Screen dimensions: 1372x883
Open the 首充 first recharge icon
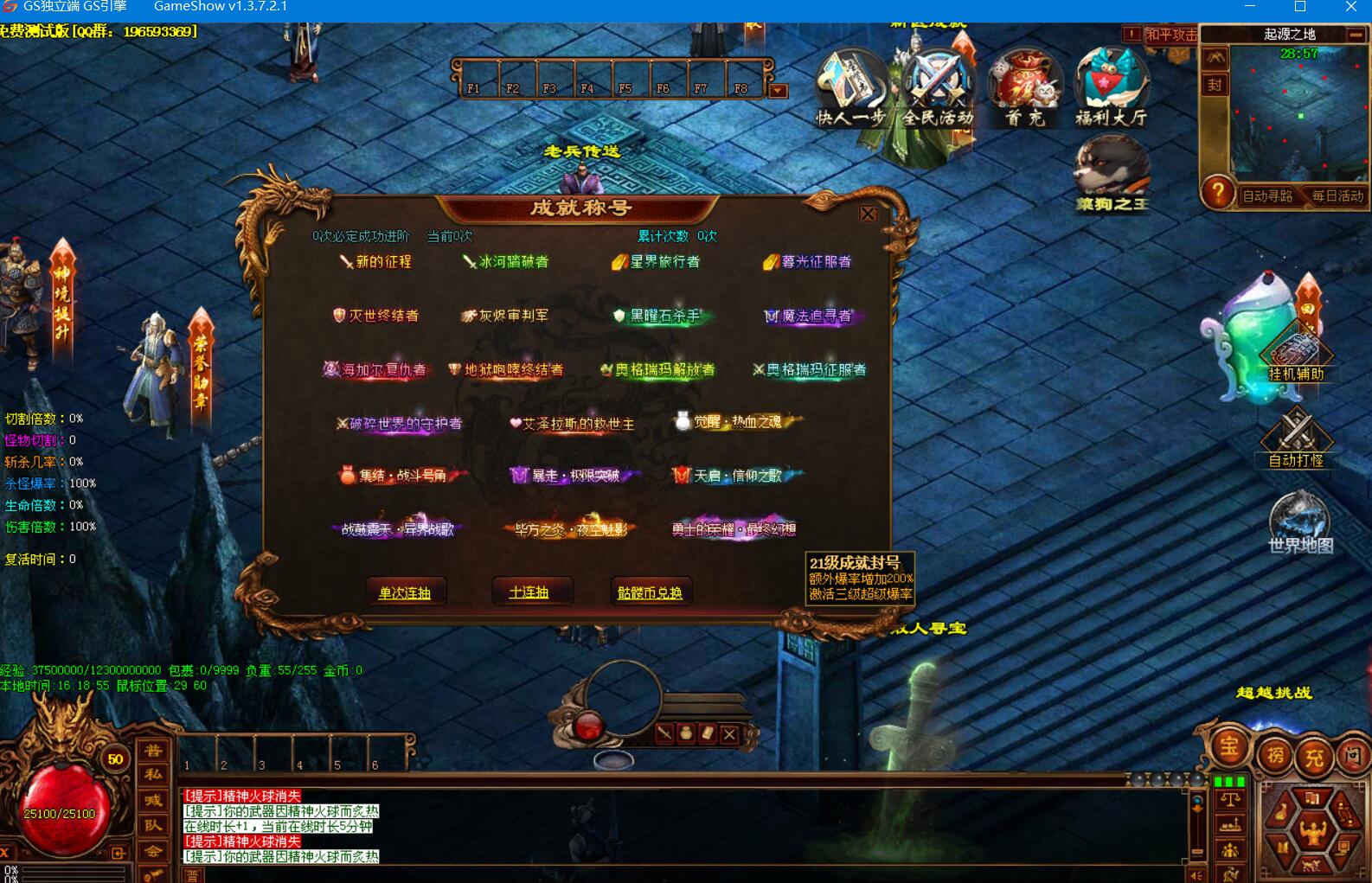coord(1025,88)
